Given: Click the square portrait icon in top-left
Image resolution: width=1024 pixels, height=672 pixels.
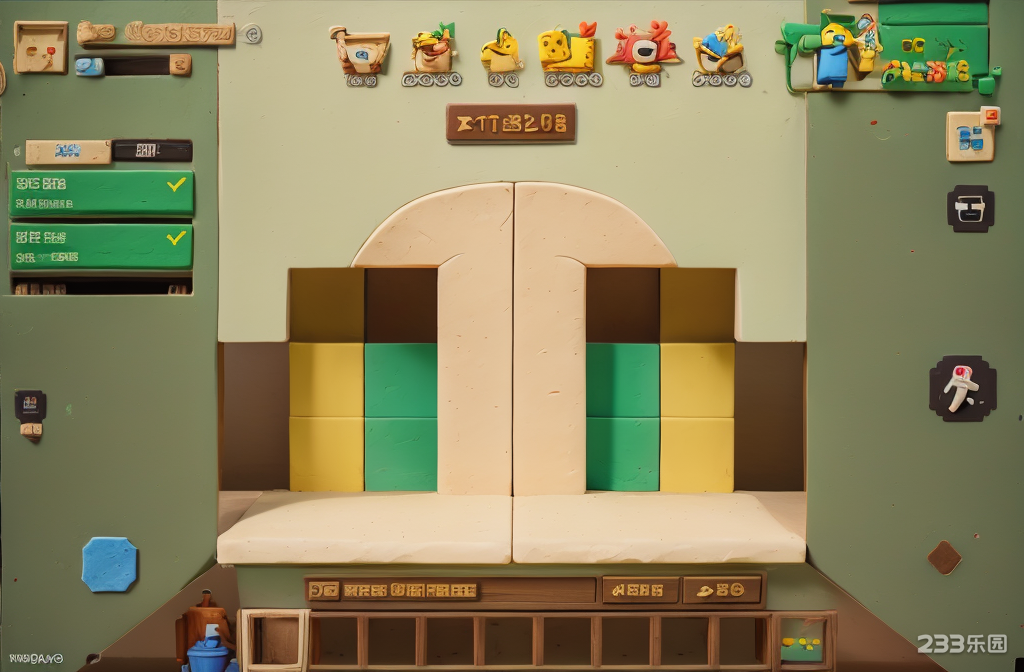Looking at the screenshot, I should click(x=41, y=47).
